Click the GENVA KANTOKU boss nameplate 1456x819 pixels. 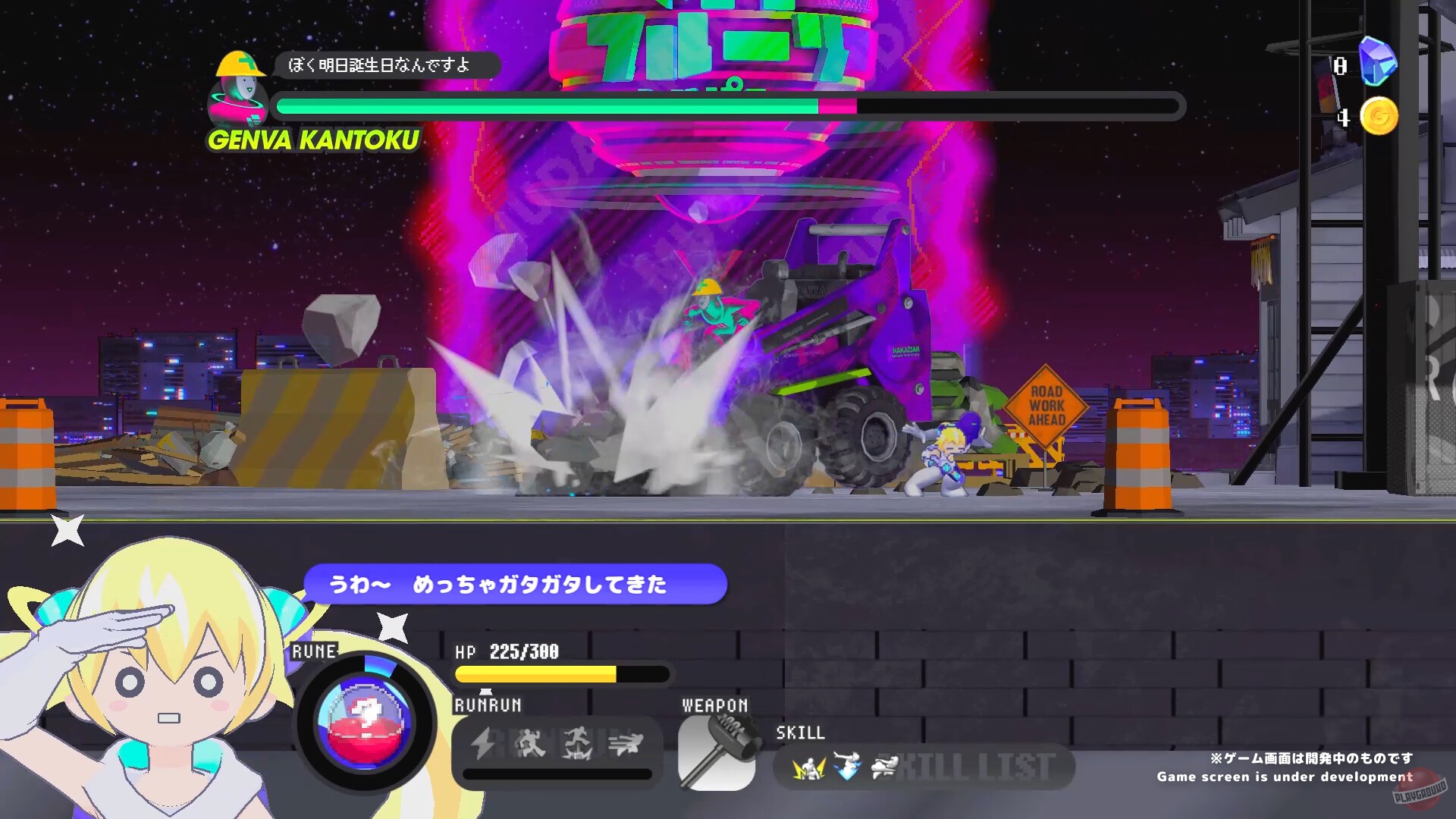pos(313,140)
